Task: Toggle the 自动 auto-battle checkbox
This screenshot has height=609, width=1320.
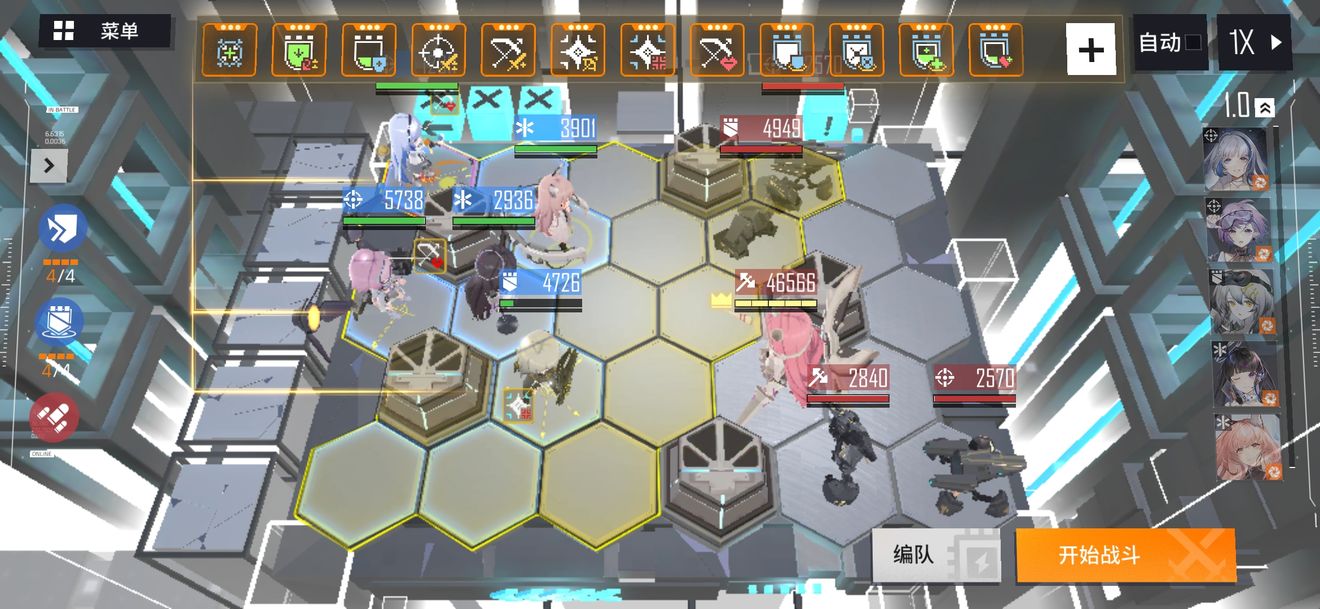Action: pos(1170,43)
